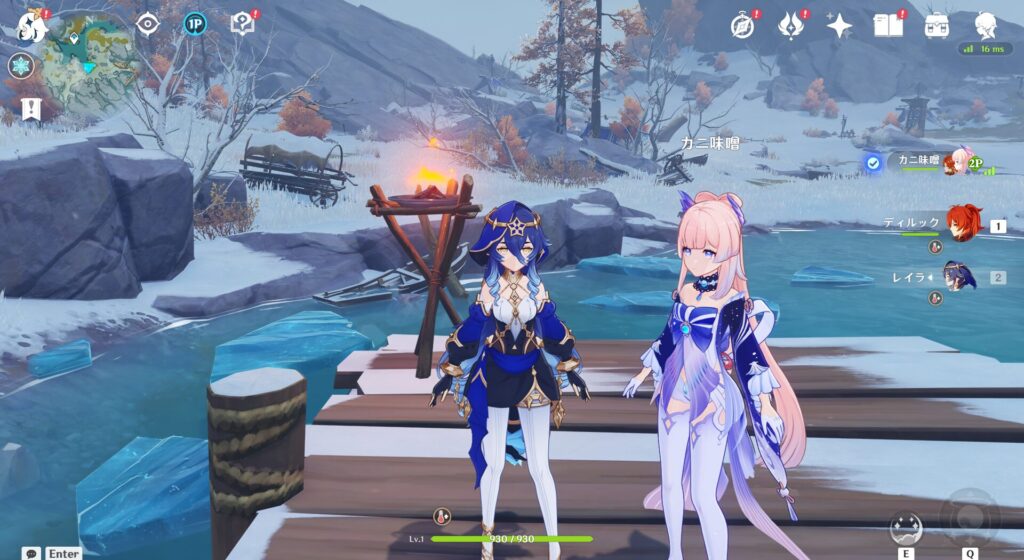
Task: Open the tutorial question-mark book icon
Action: coord(242,23)
